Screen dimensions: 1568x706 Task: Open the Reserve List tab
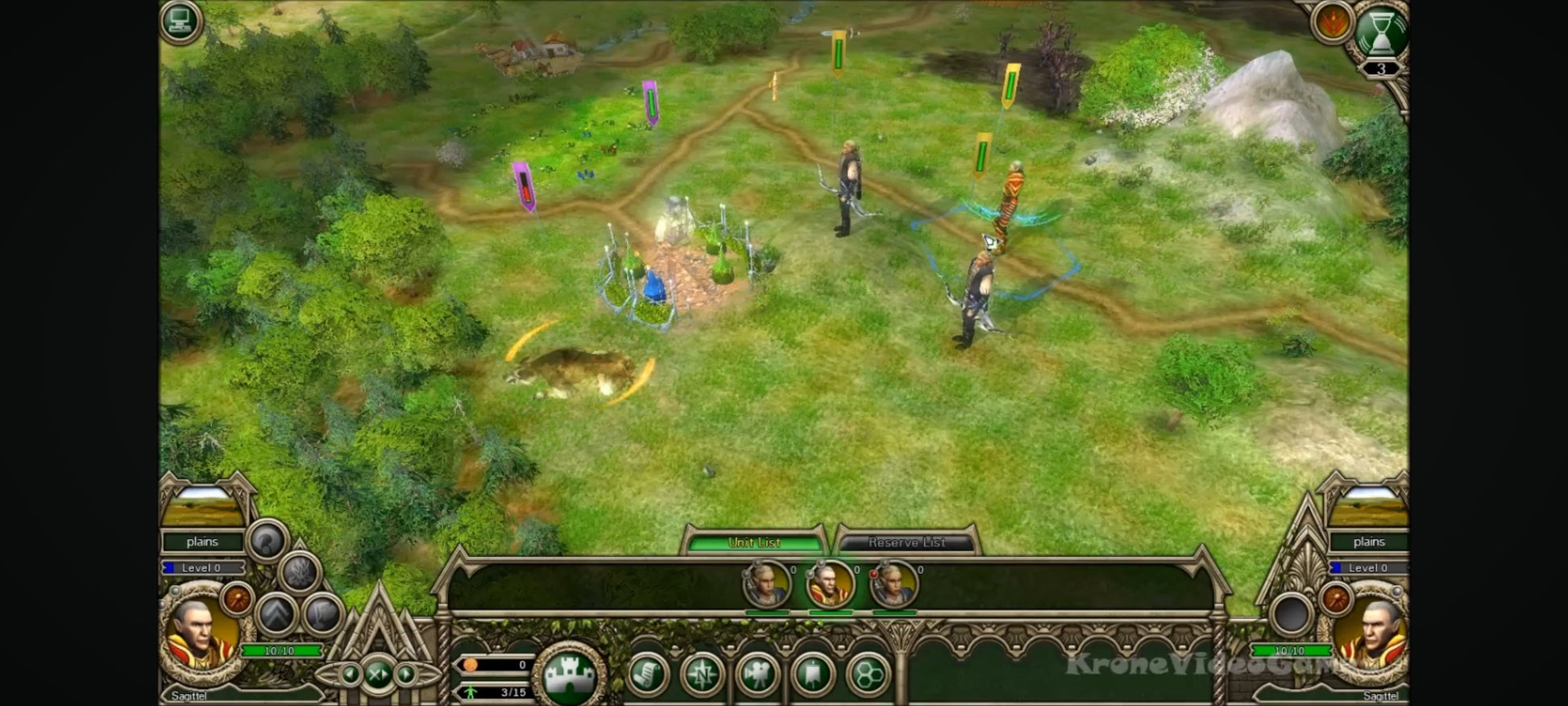tap(906, 542)
